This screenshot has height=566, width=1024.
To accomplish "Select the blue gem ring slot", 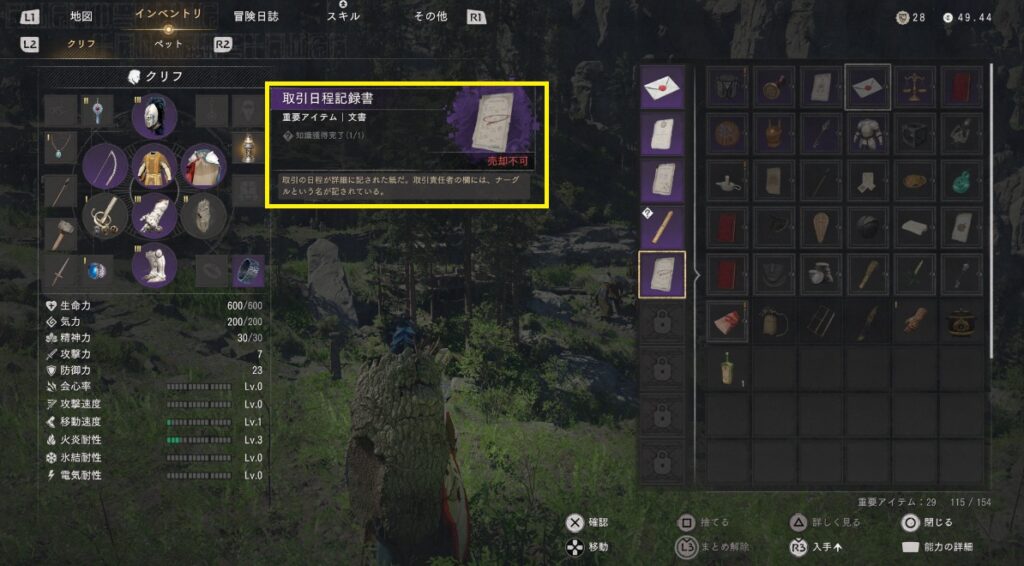I will [x=97, y=270].
